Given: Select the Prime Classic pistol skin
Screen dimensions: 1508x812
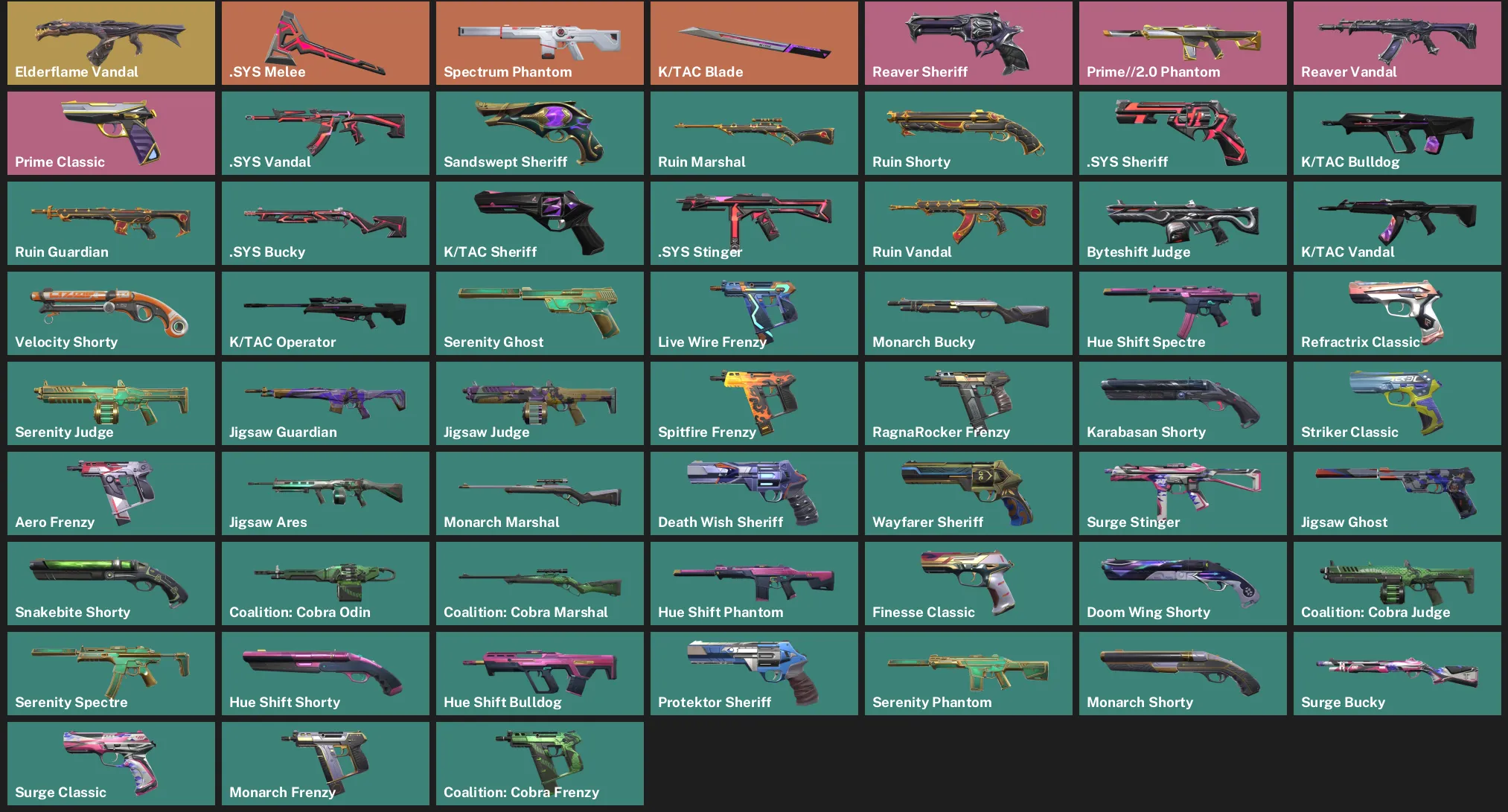Looking at the screenshot, I should [110, 132].
